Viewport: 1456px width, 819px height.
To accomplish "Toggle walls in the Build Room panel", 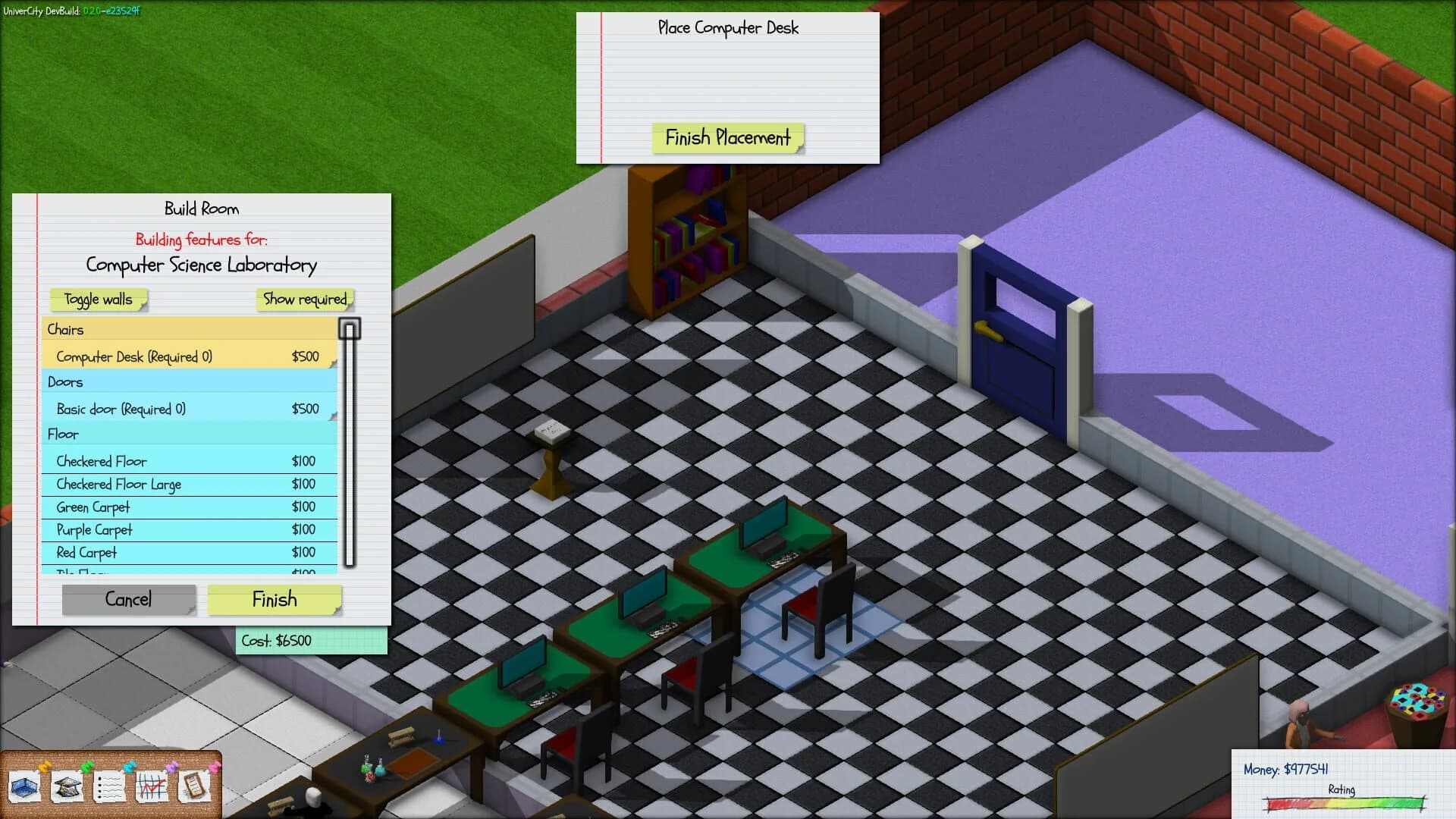I will click(97, 300).
